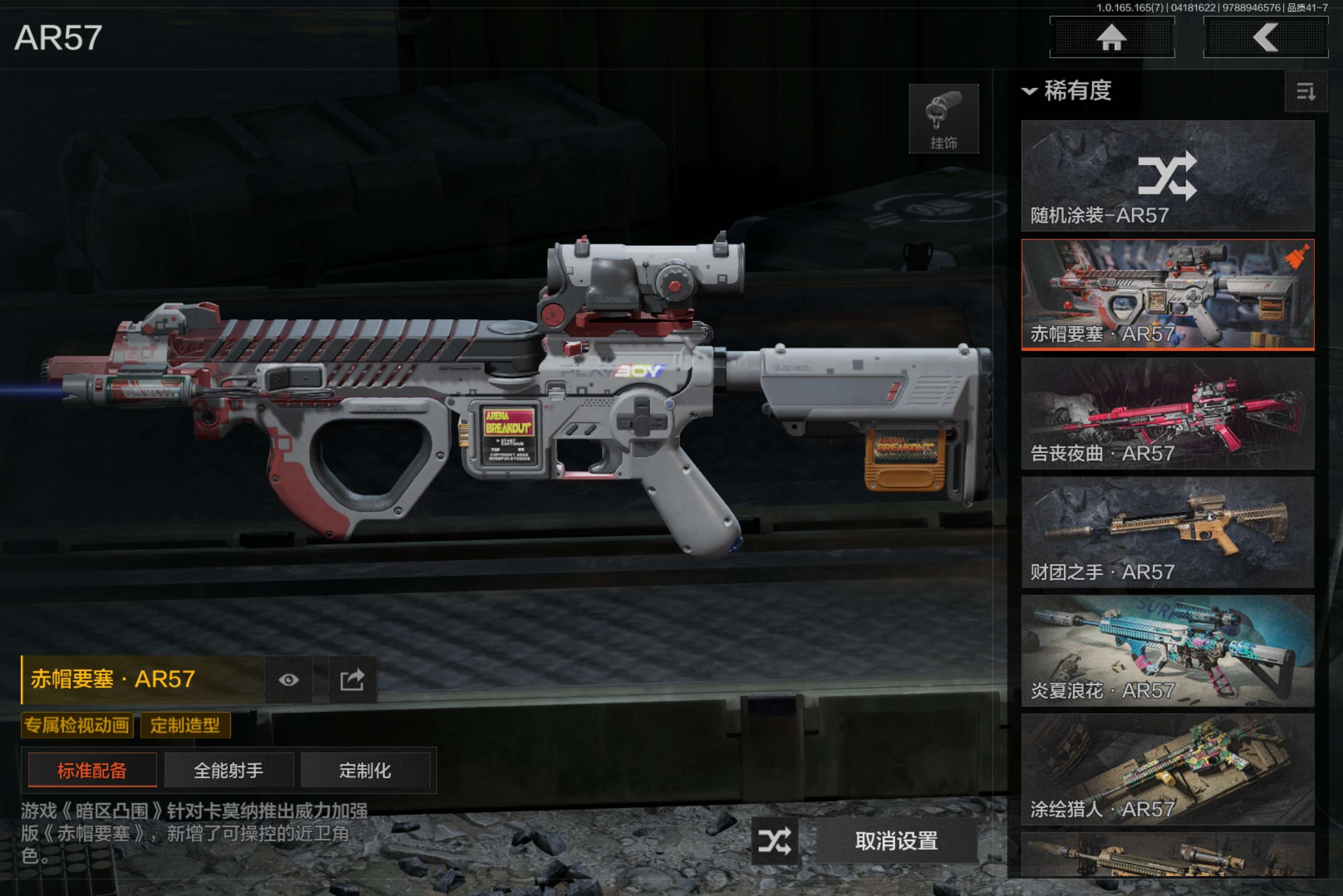Choose the 赤帽要塞 · AR57 skin
The width and height of the screenshot is (1343, 896).
point(1167,294)
